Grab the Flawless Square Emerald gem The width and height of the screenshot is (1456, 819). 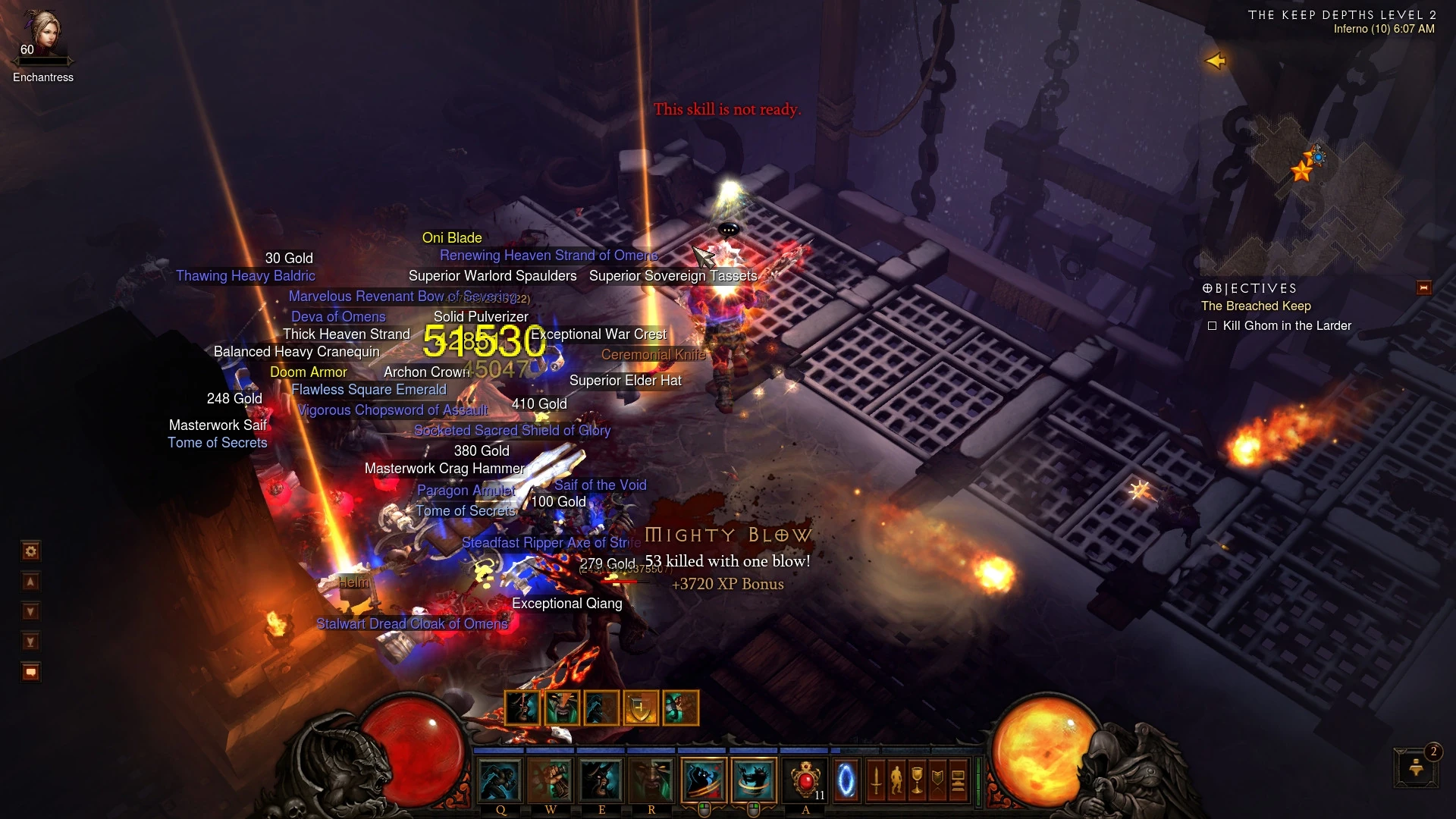click(x=369, y=390)
